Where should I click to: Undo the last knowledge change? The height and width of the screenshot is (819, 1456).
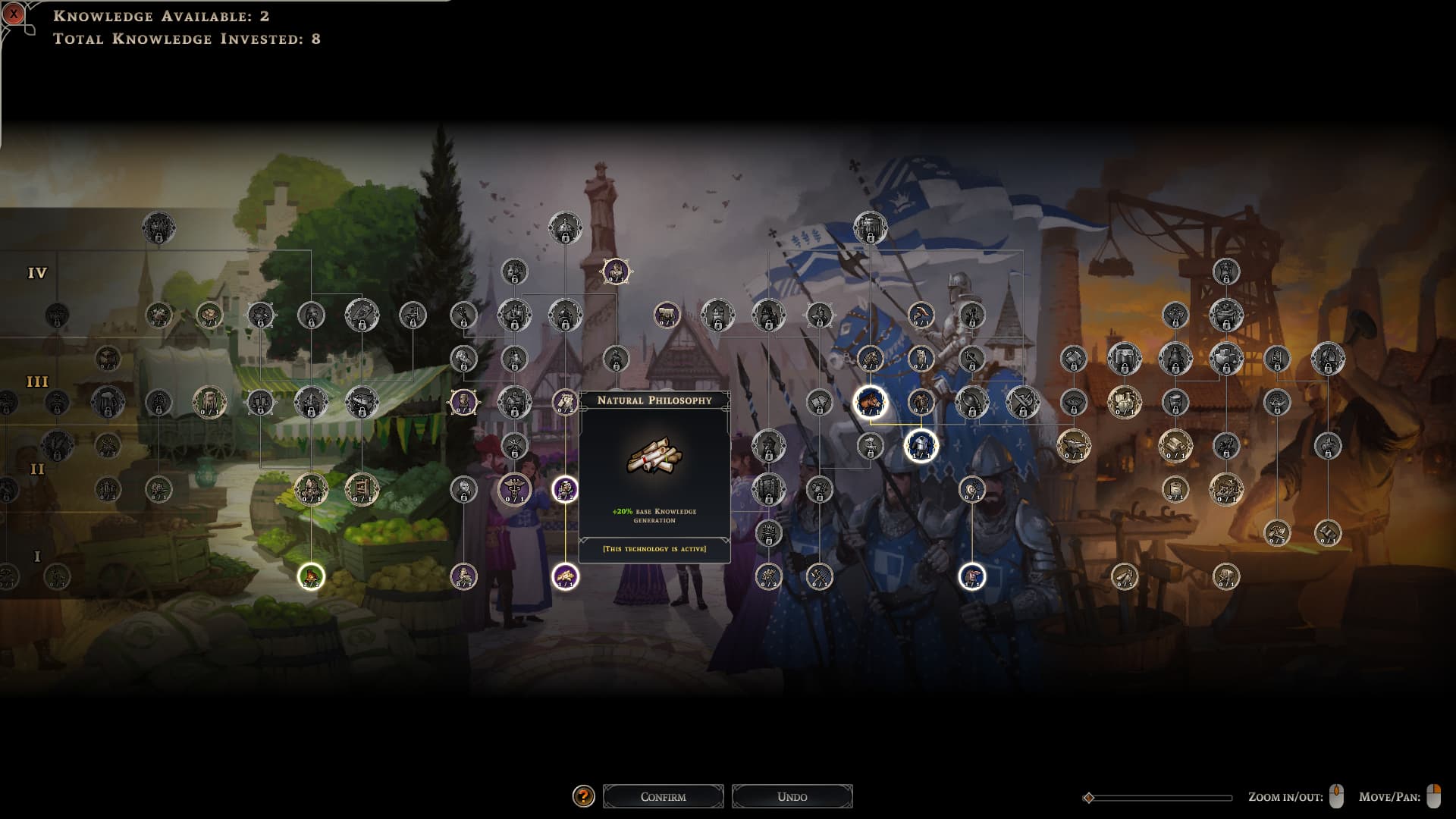(x=792, y=796)
